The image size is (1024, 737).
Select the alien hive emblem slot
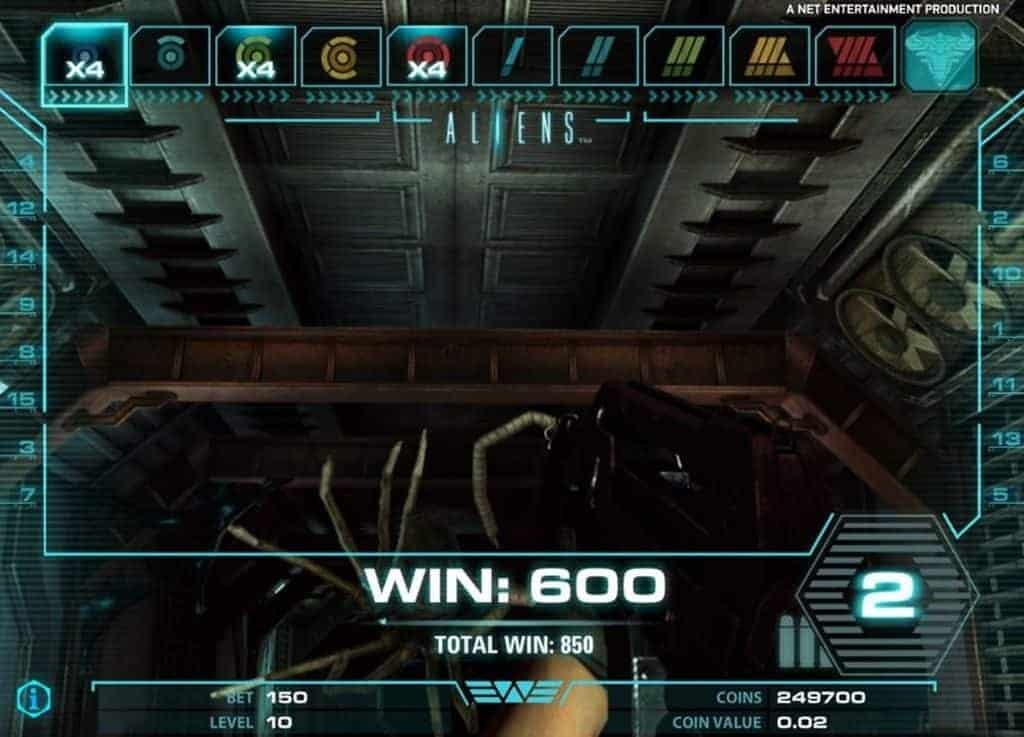[940, 57]
